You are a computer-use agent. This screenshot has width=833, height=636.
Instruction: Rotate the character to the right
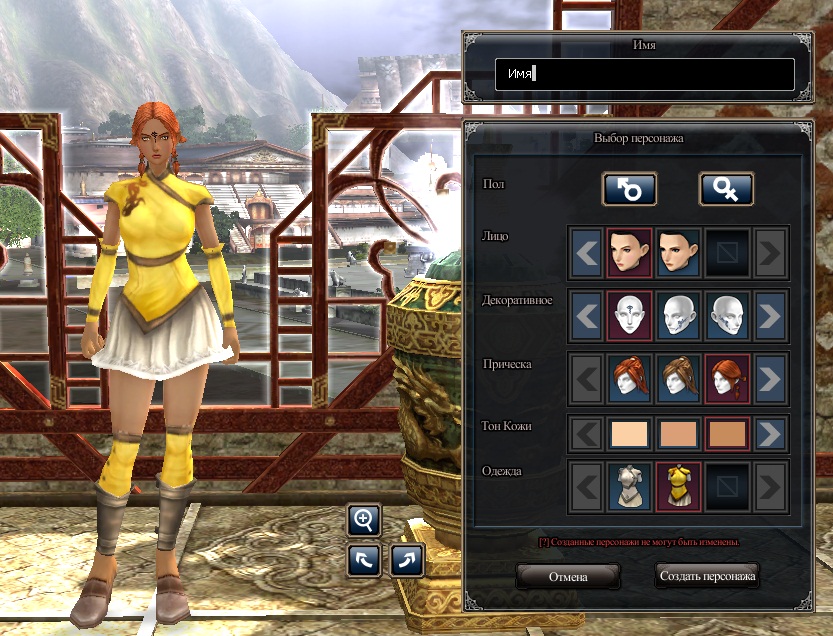click(407, 560)
